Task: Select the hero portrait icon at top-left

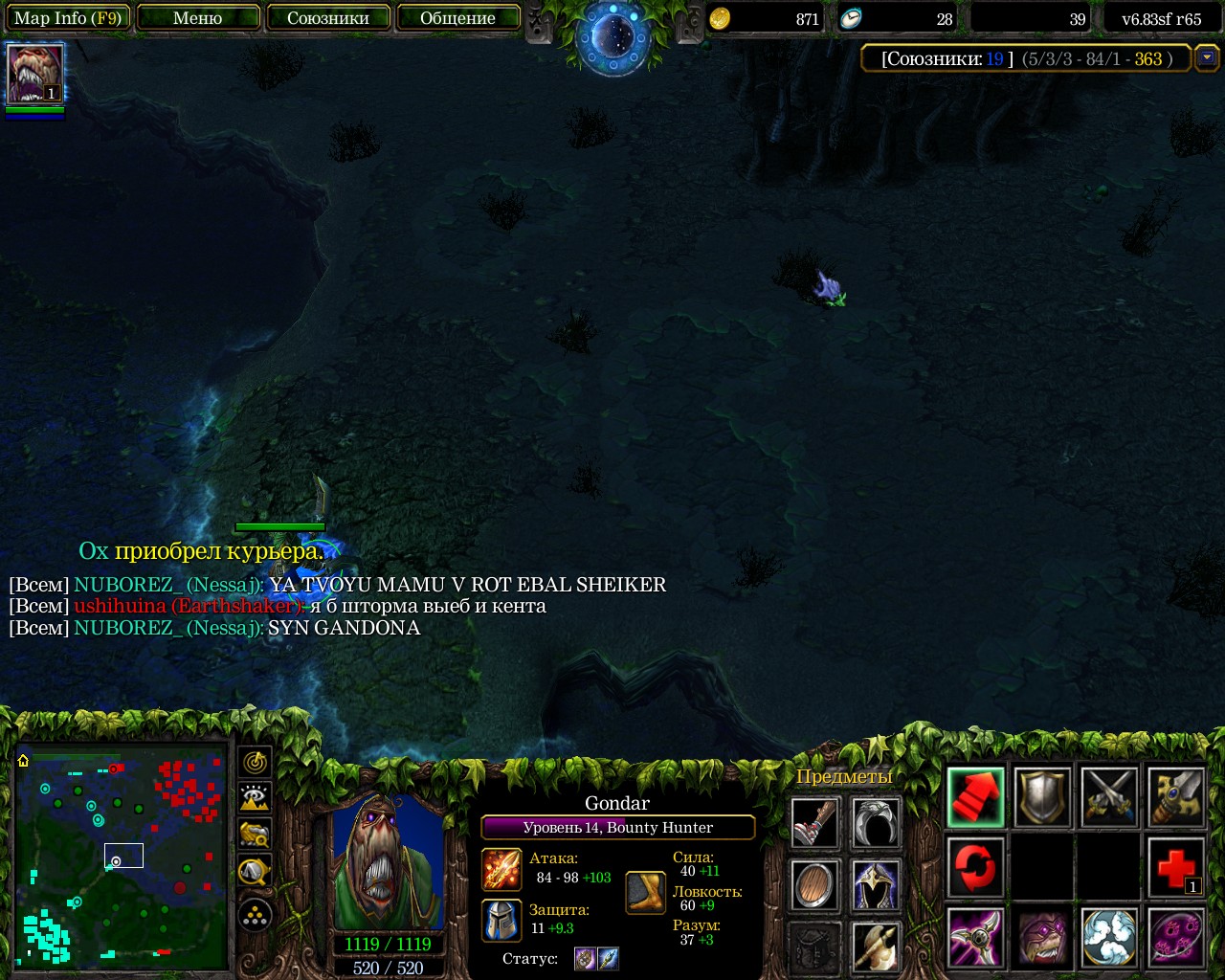Action: click(x=35, y=74)
